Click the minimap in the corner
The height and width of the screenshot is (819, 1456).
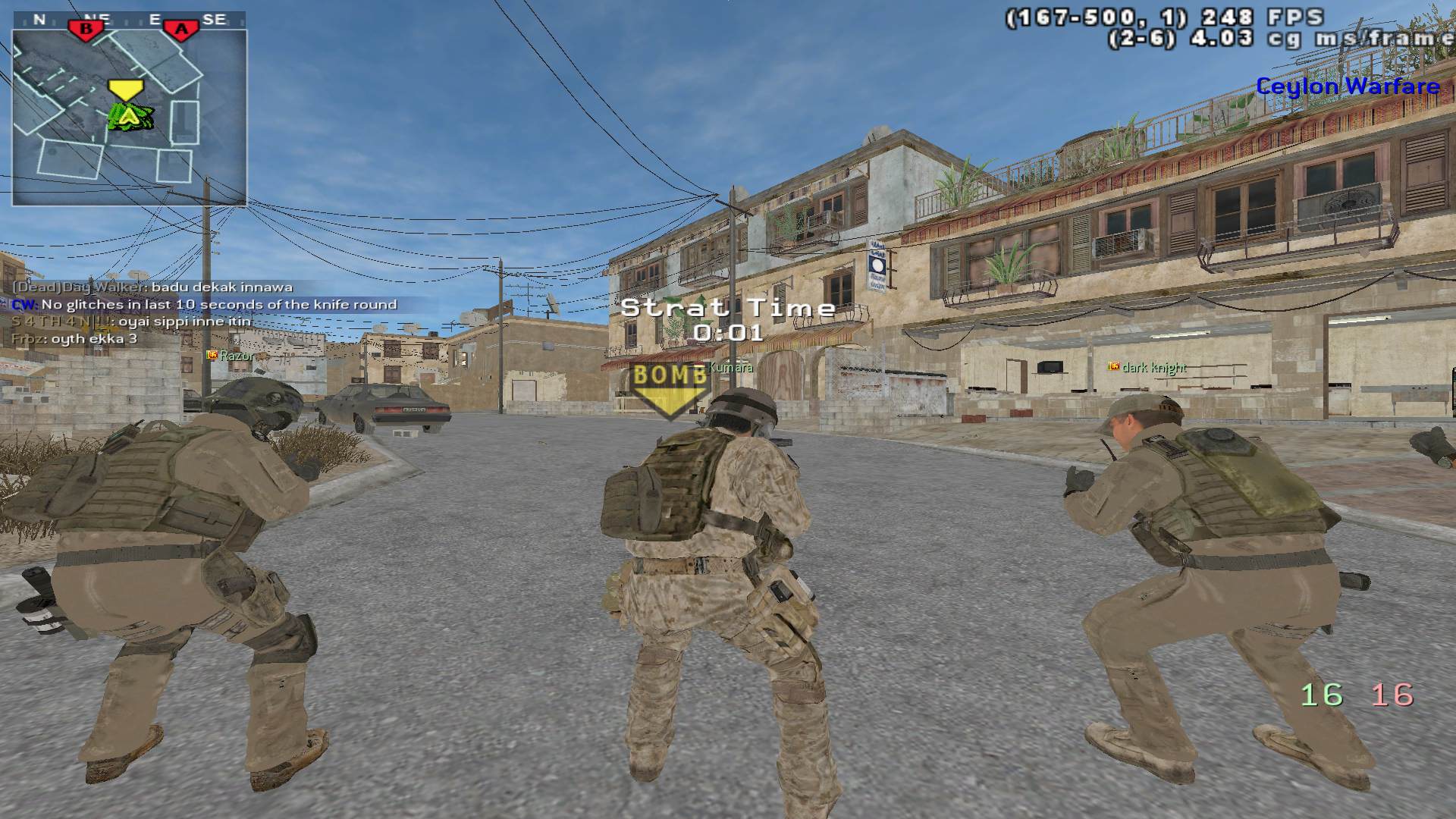pyautogui.click(x=129, y=118)
